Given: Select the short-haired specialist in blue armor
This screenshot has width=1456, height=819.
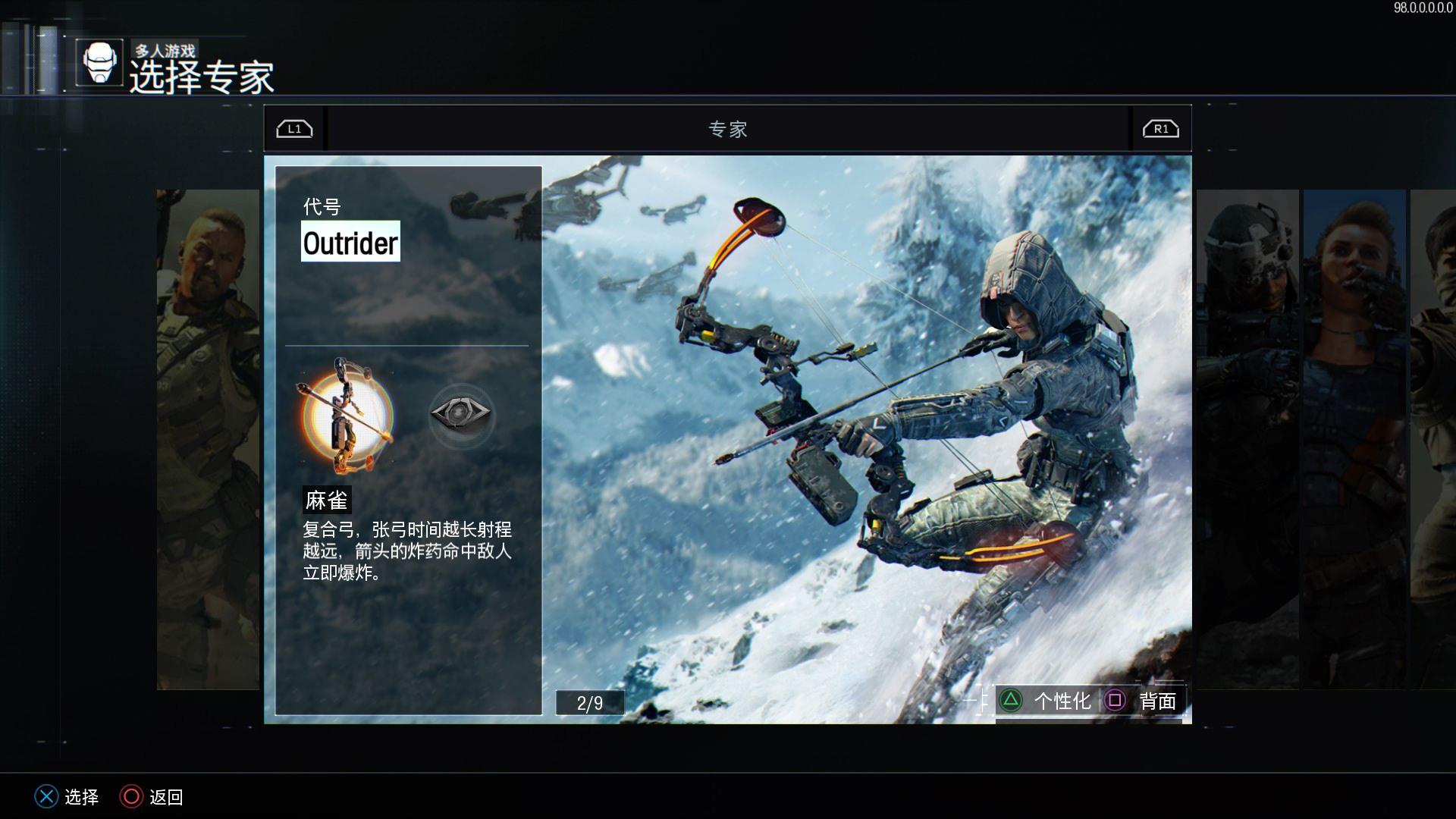Looking at the screenshot, I should (x=1354, y=438).
